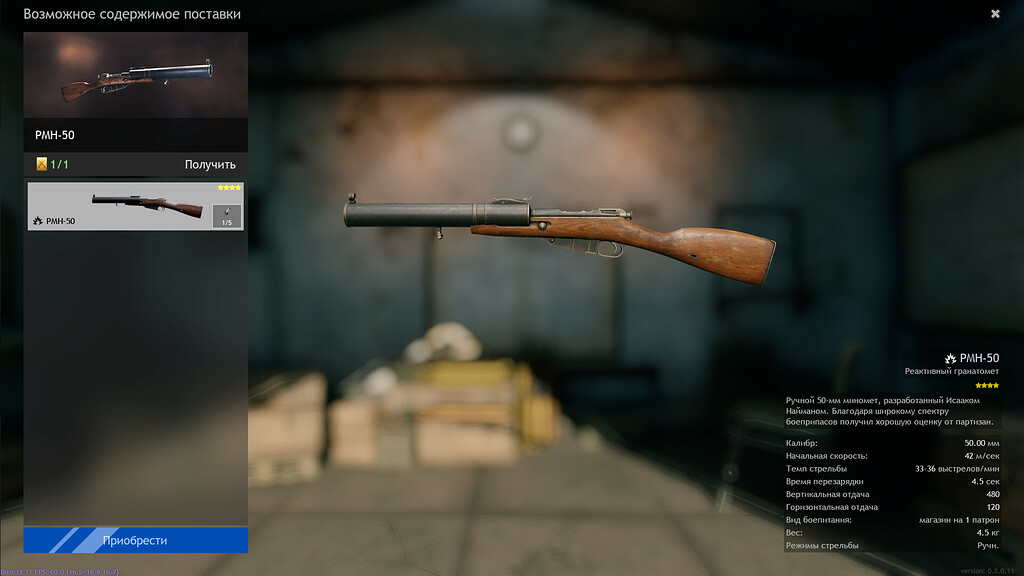1024x576 pixels.
Task: Click the blue Приобрести button
Action: pyautogui.click(x=135, y=541)
